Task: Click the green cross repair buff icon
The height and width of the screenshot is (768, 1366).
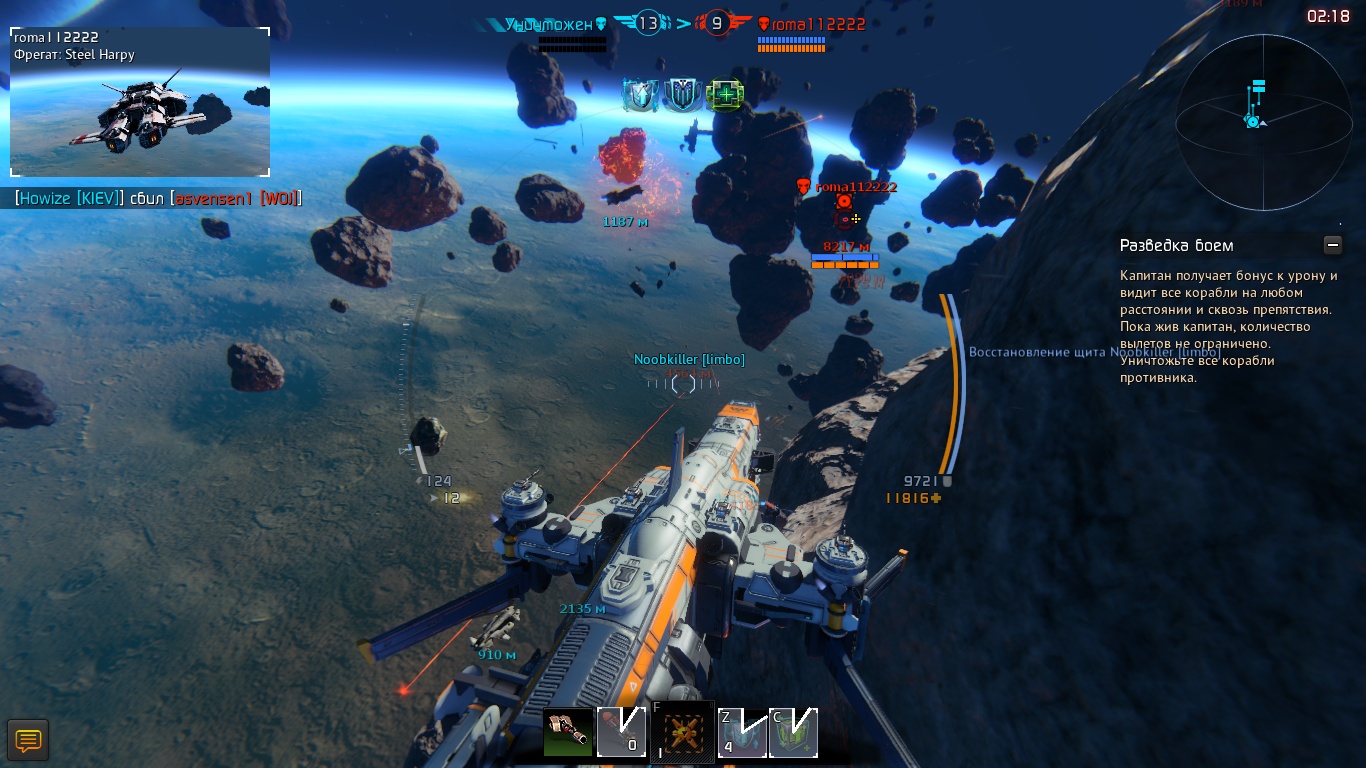Action: click(724, 95)
